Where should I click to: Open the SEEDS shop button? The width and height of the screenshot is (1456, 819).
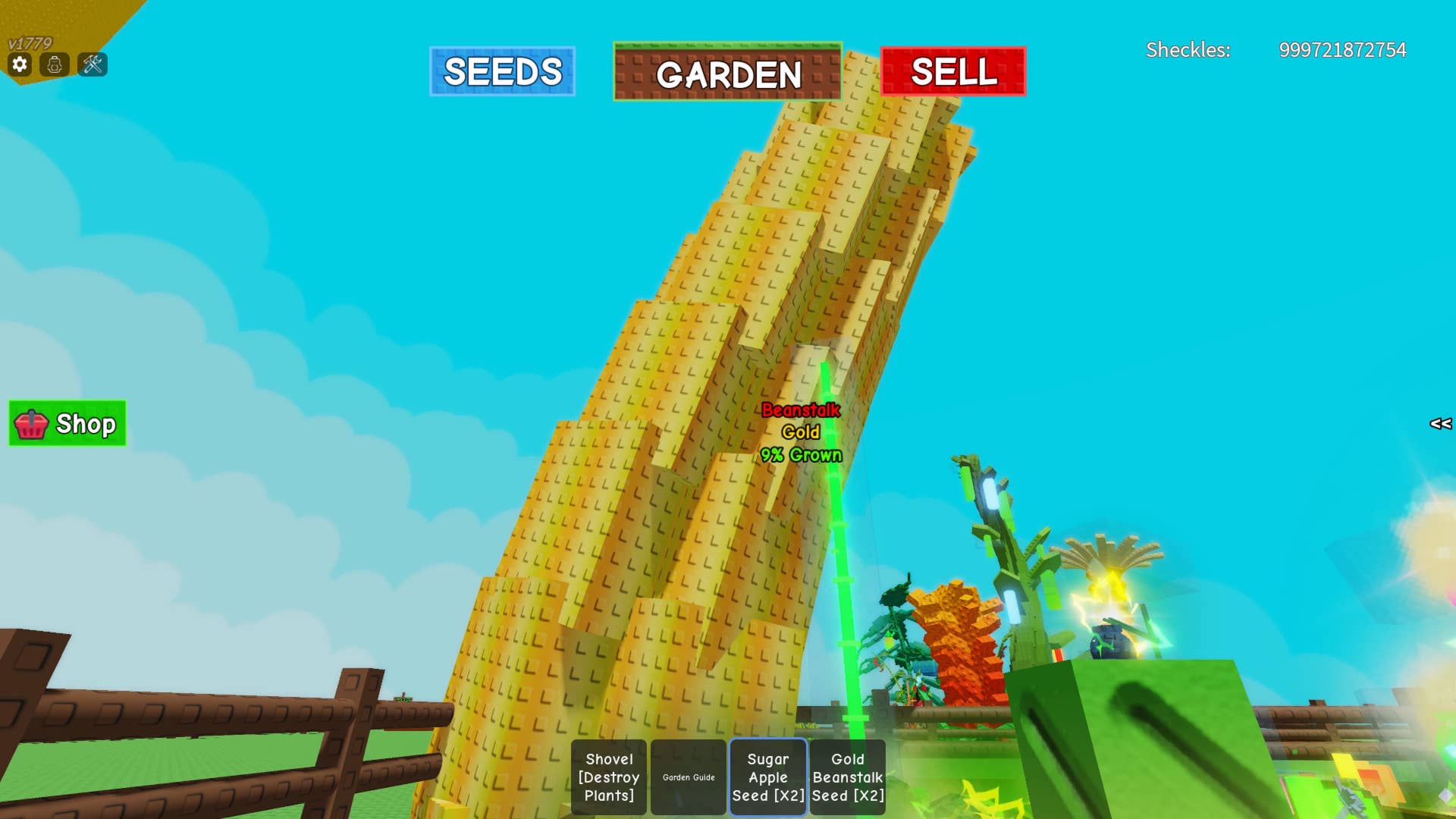point(502,71)
